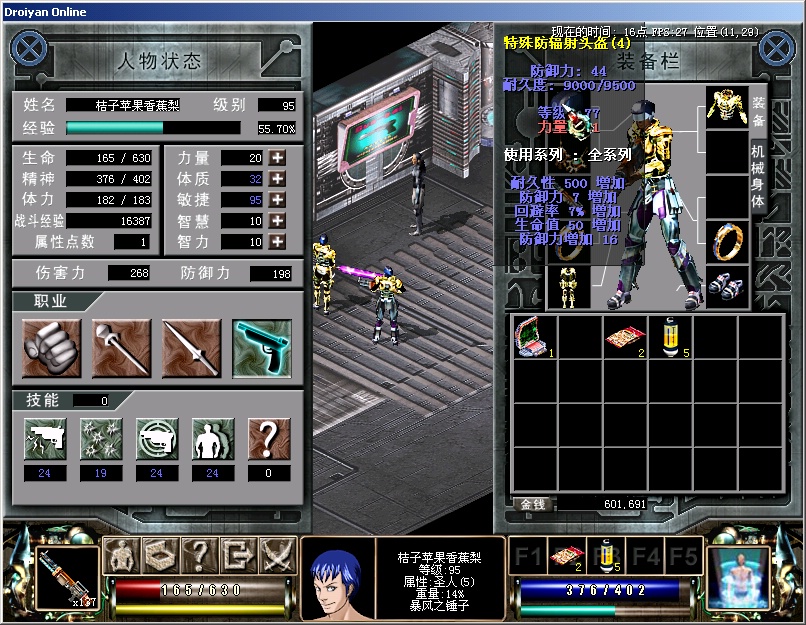Click the crossed swords toolbar button

click(276, 554)
